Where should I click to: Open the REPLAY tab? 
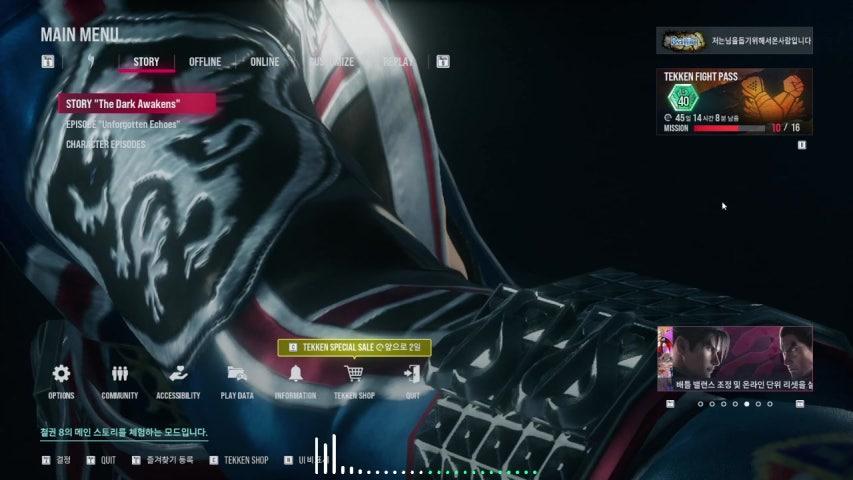click(x=398, y=62)
